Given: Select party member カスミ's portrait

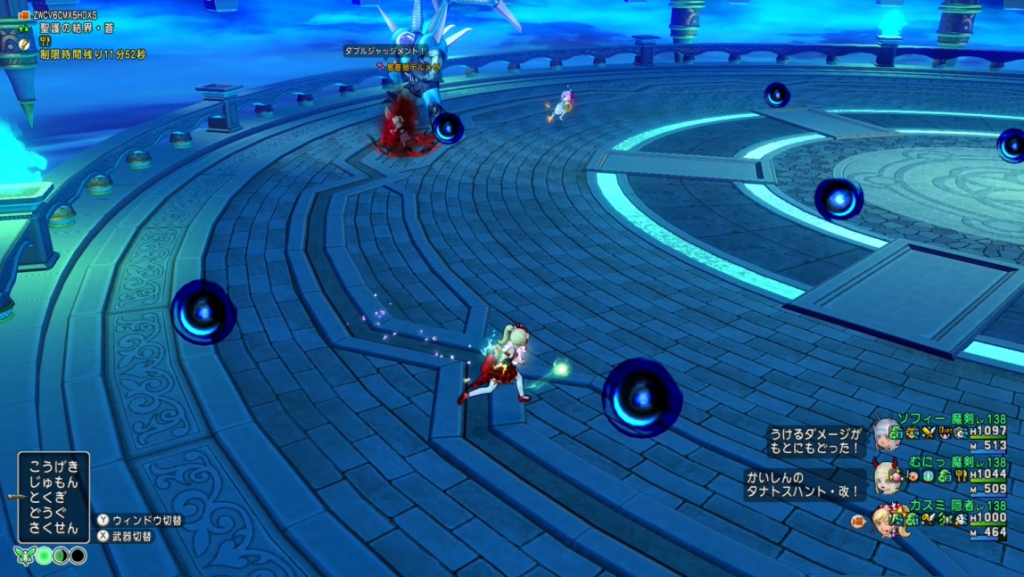Looking at the screenshot, I should [x=888, y=520].
